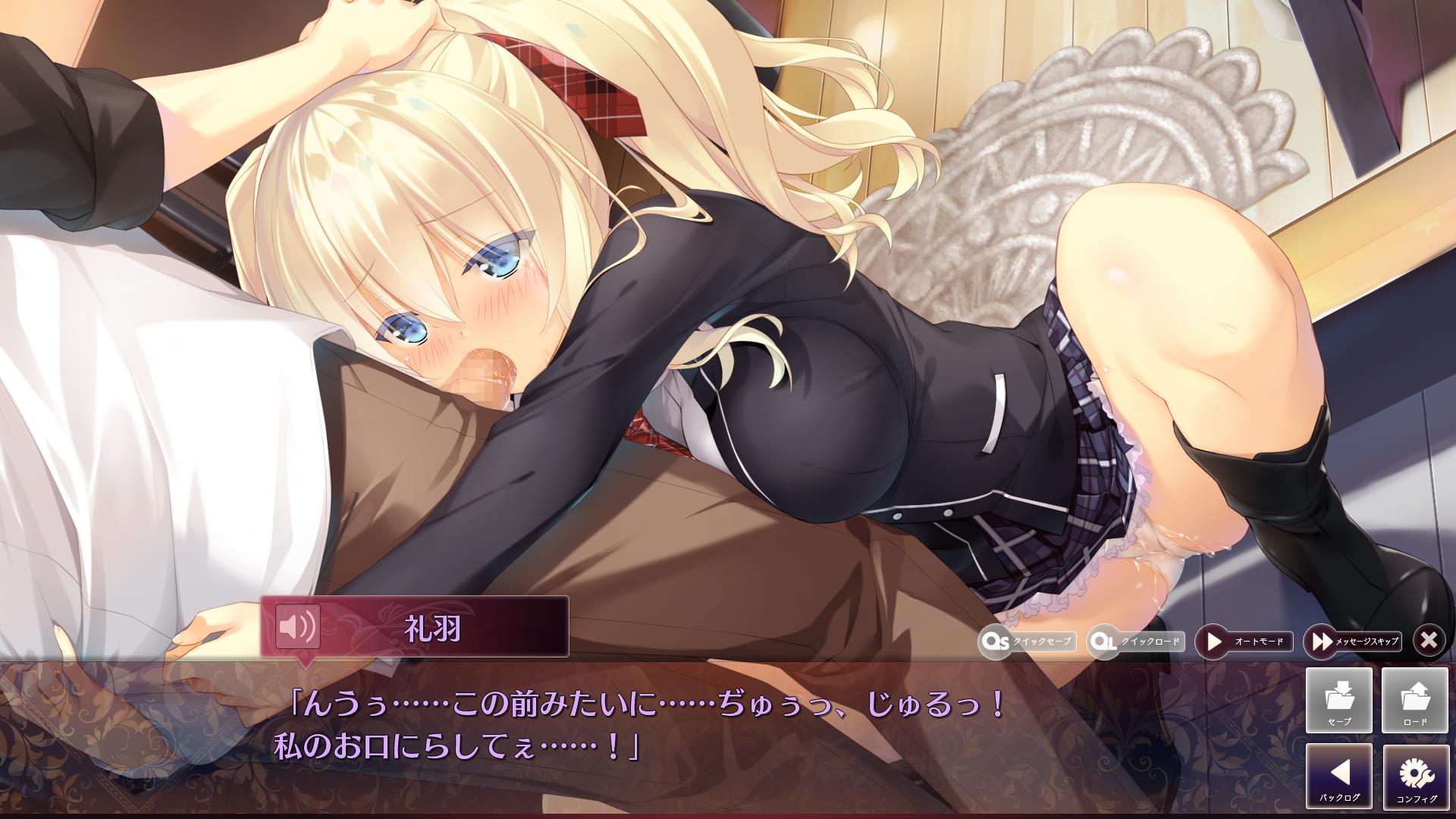1456x819 pixels.
Task: Toggle Auto Mode playback
Action: [1244, 642]
